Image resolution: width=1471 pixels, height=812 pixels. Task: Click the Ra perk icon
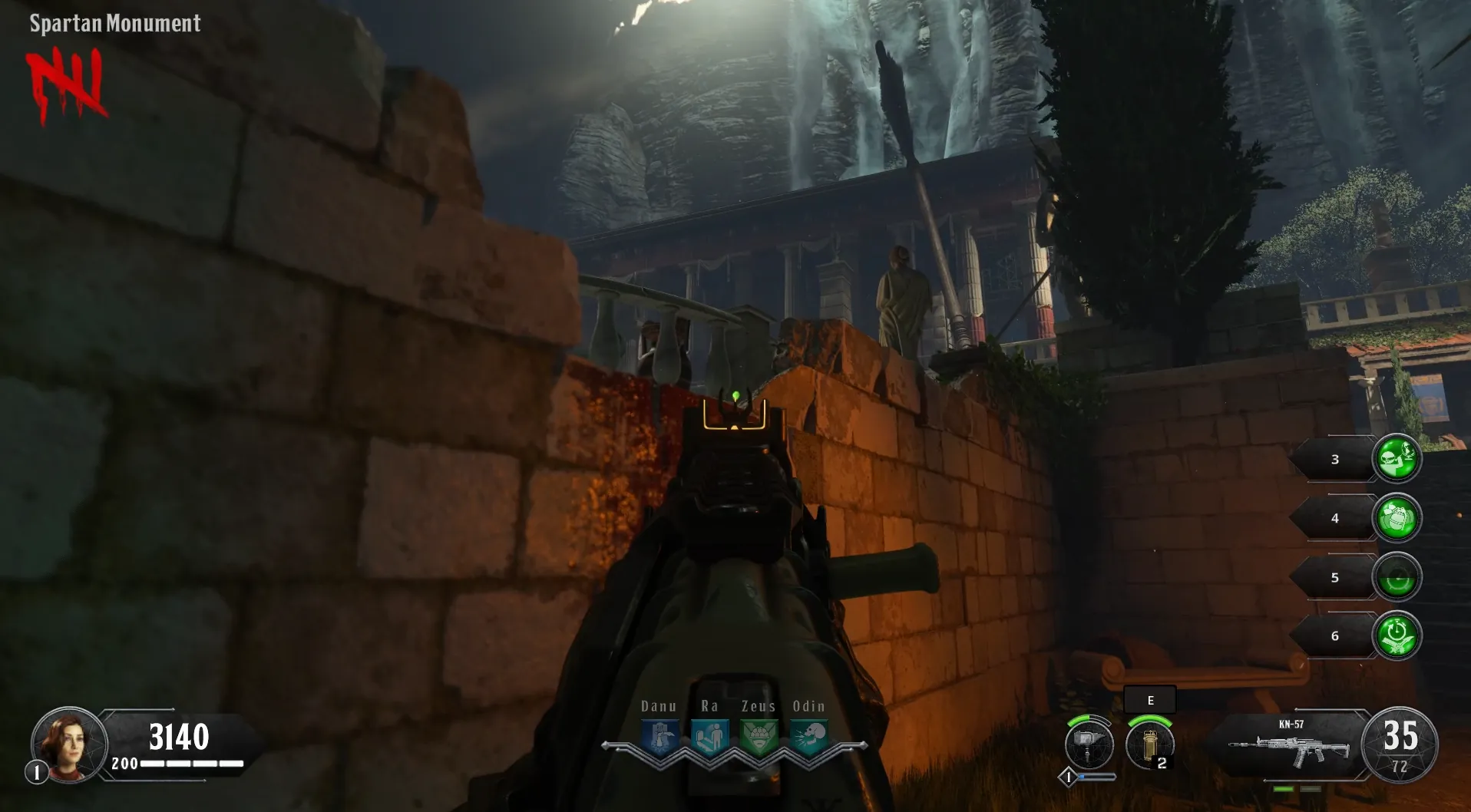(x=709, y=738)
